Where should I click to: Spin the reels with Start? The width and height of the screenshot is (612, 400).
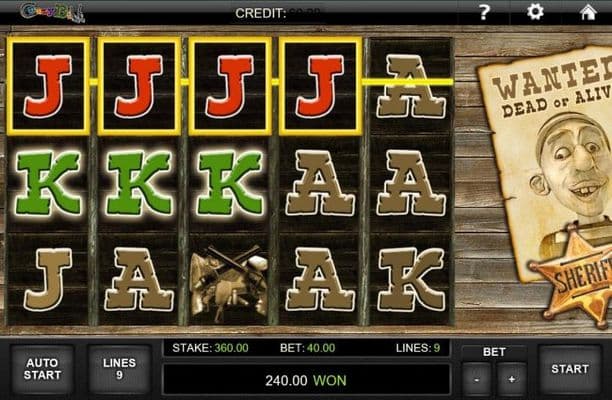click(569, 369)
